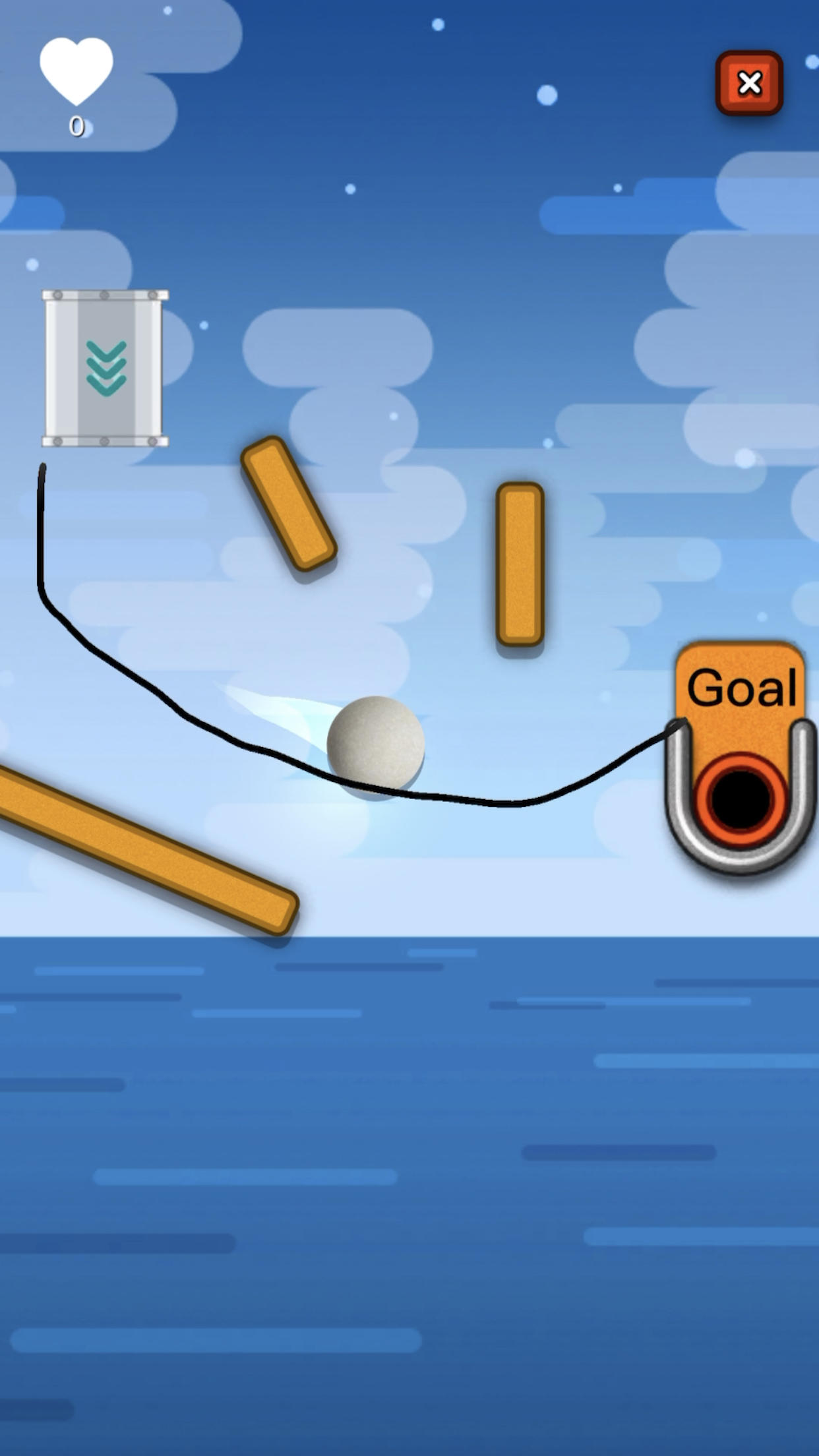Close the level with the red X button
Image resolution: width=819 pixels, height=1456 pixels.
point(749,83)
